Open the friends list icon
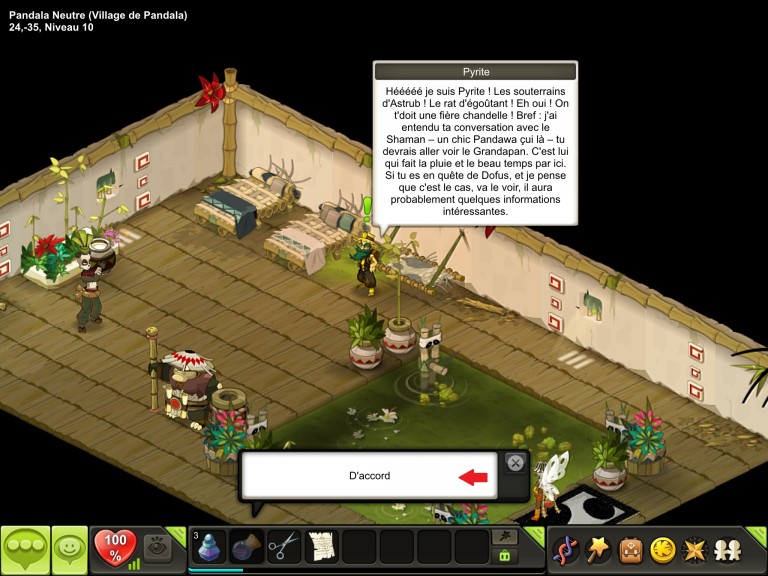 click(726, 549)
